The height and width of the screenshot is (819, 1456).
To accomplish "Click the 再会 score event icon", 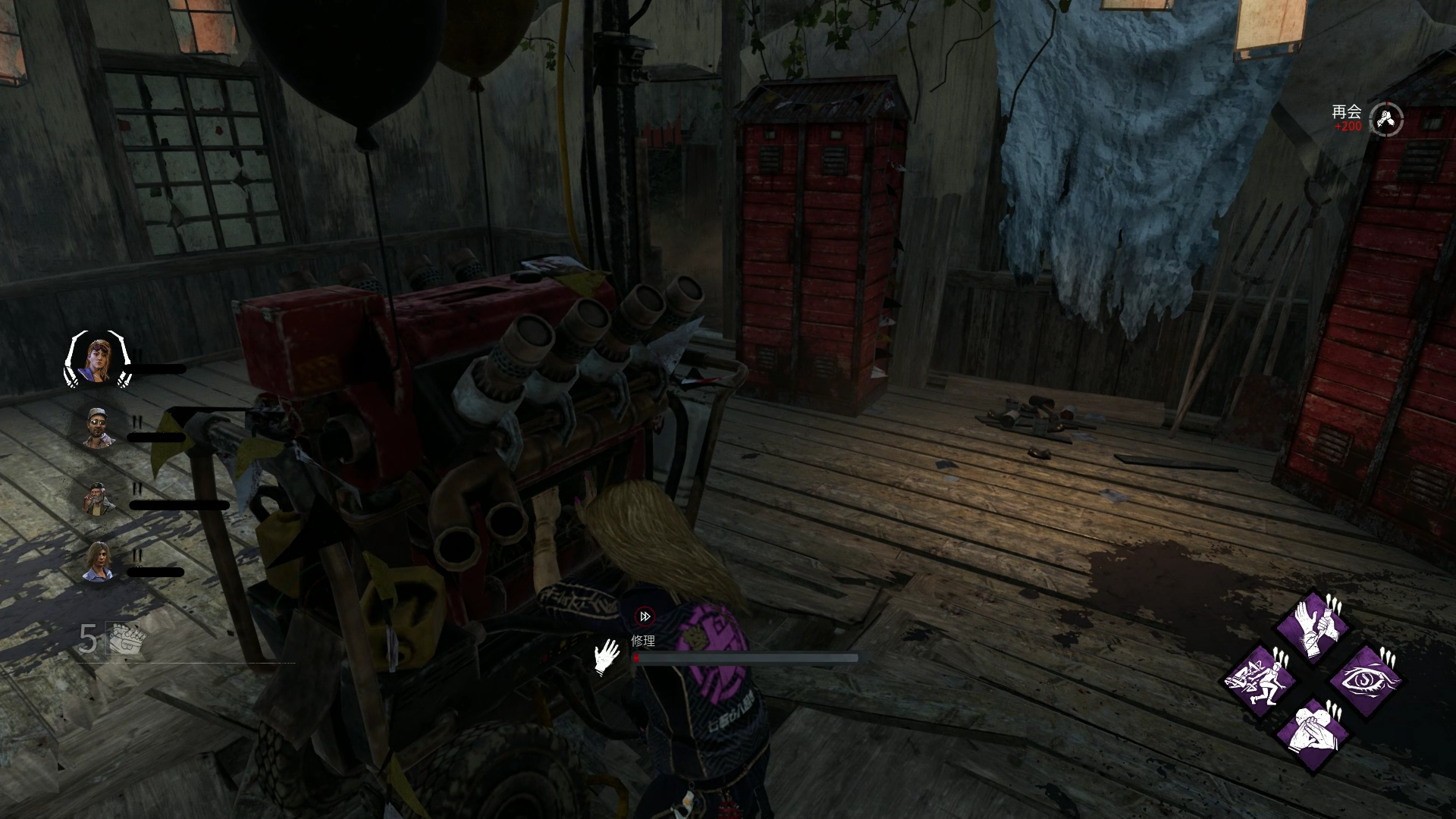I will 1386,119.
